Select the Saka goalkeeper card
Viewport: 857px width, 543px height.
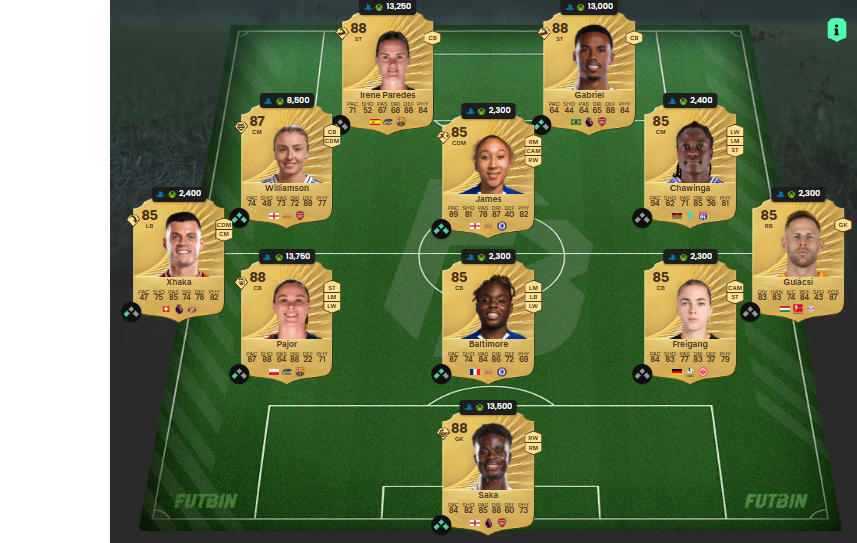(x=488, y=472)
